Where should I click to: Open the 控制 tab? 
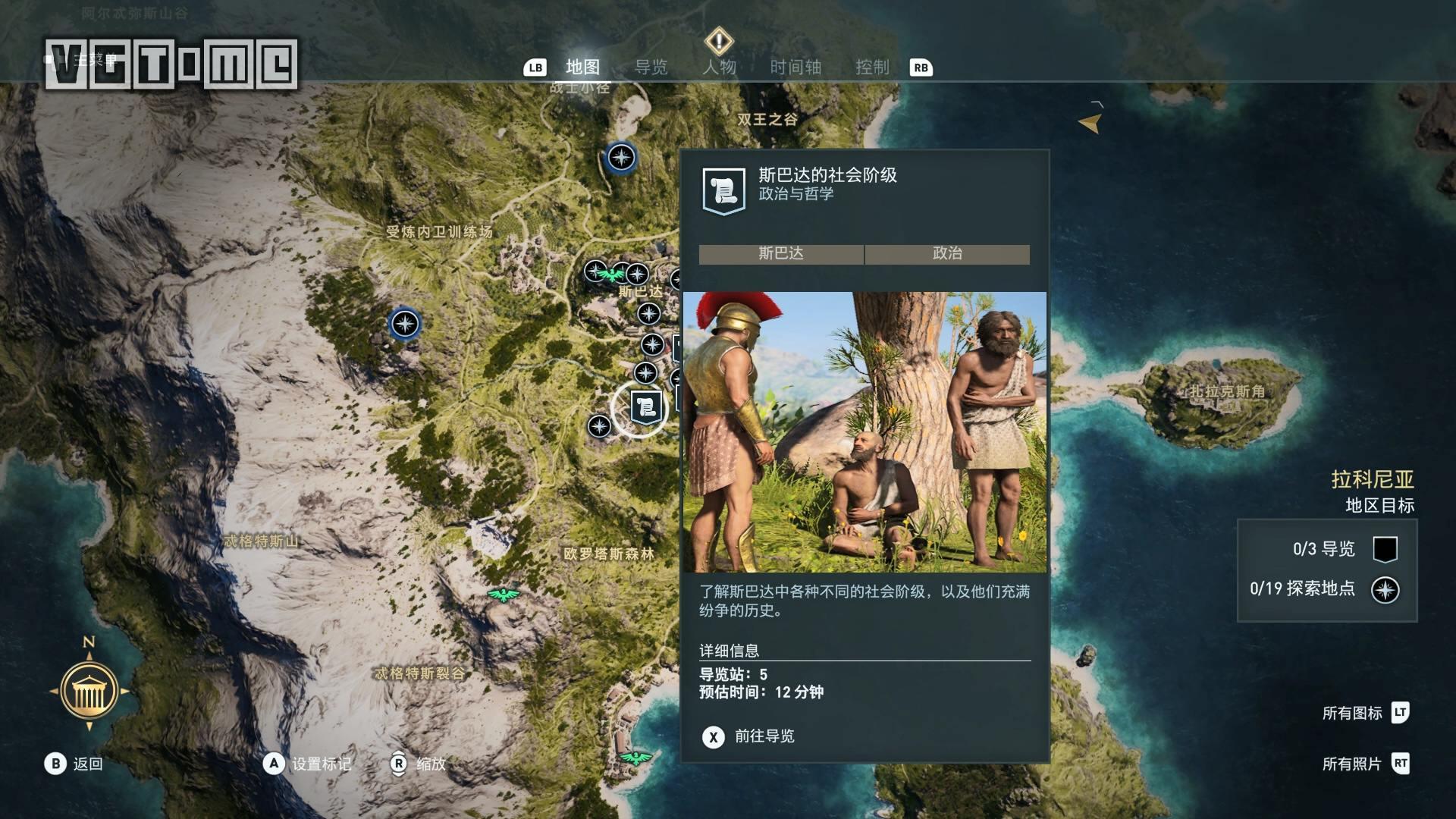point(872,67)
